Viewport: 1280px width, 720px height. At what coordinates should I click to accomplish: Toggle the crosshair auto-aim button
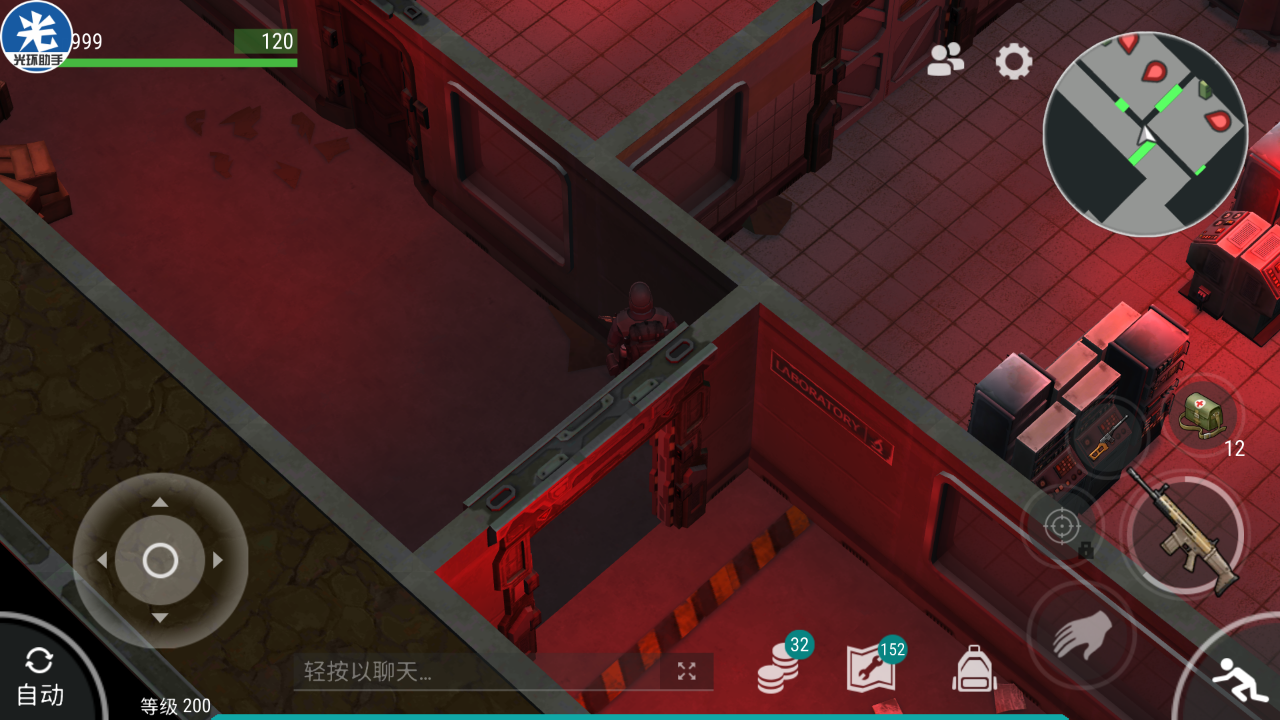[1062, 525]
